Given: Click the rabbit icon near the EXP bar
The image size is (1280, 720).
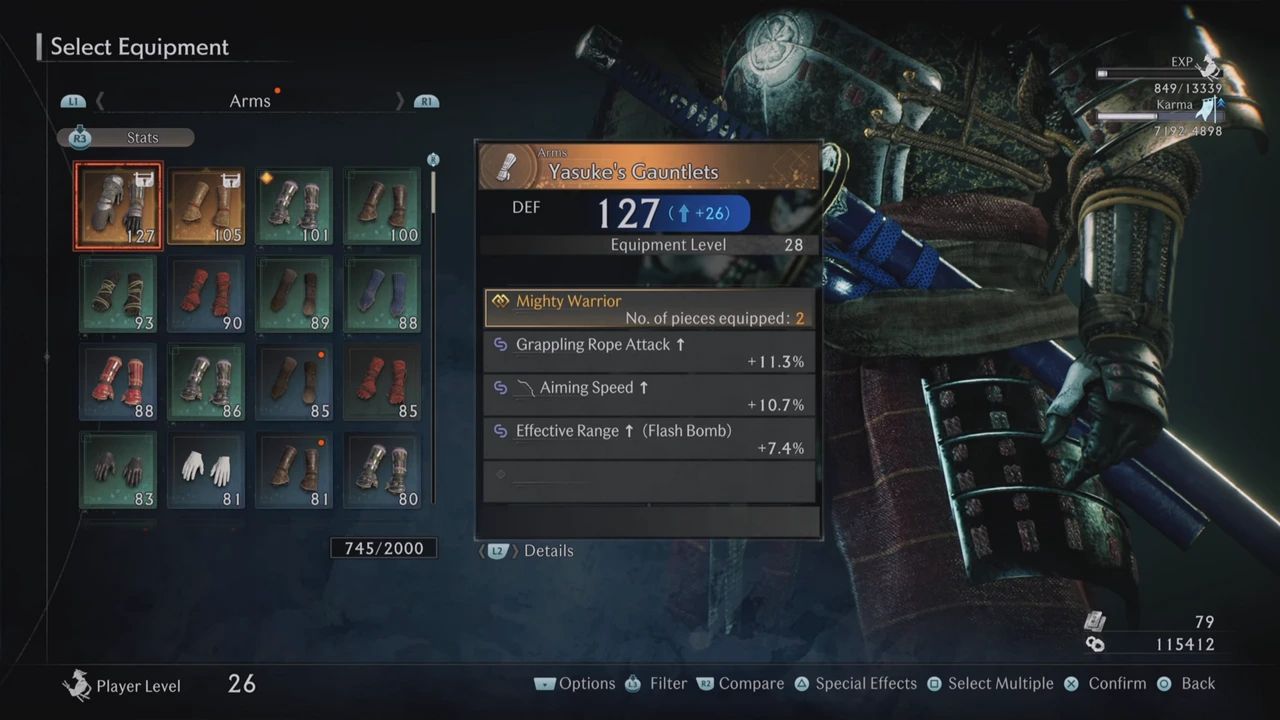Looking at the screenshot, I should coord(1210,67).
